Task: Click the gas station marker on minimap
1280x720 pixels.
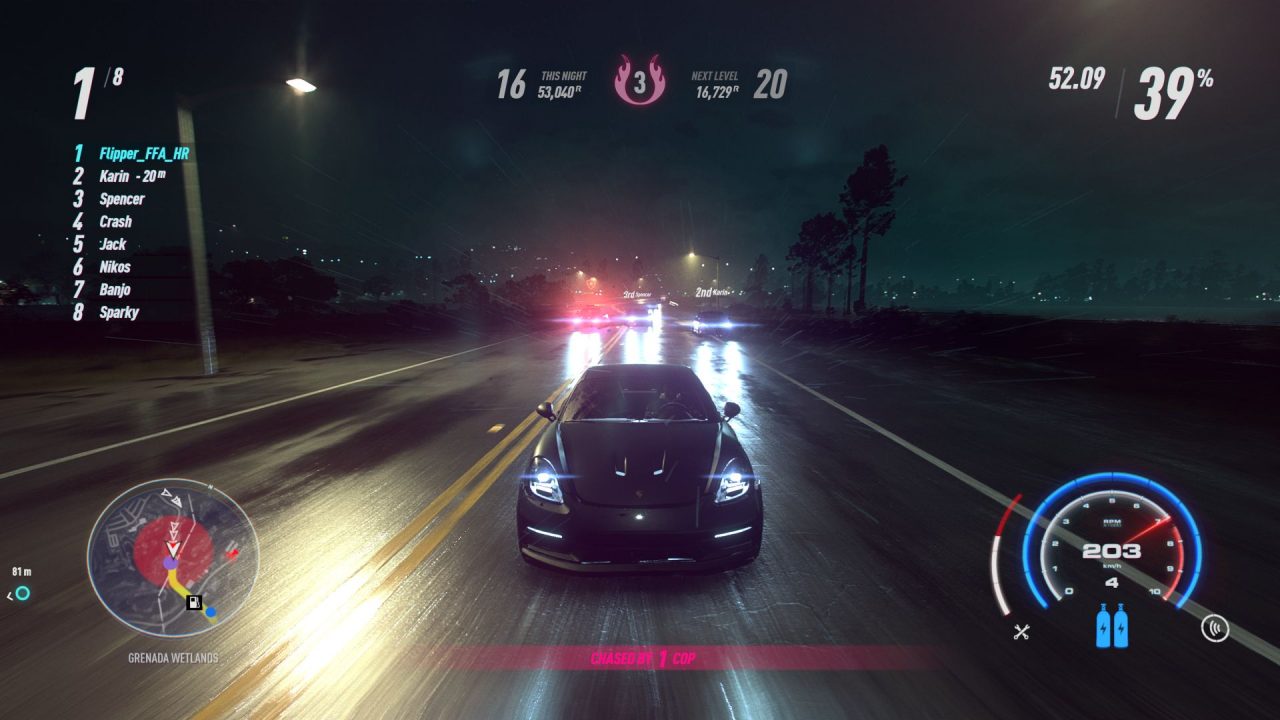Action: click(194, 602)
